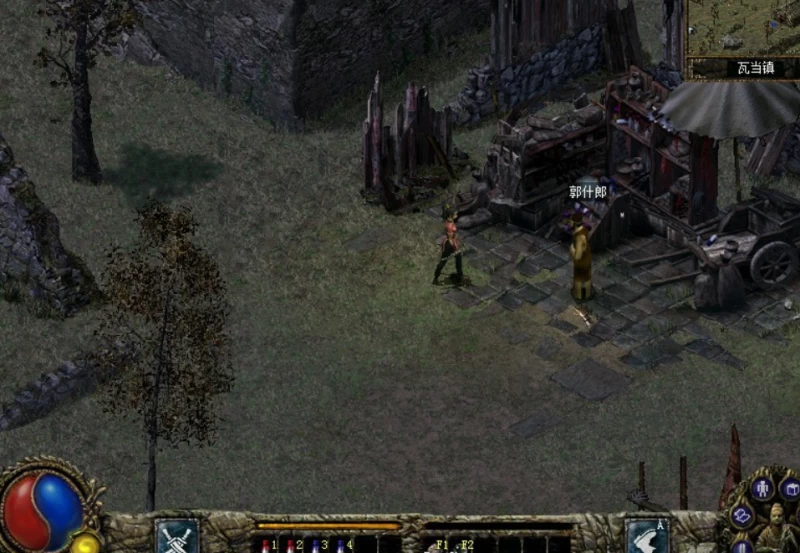
Task: Open the character sheet figure icon
Action: tap(763, 489)
